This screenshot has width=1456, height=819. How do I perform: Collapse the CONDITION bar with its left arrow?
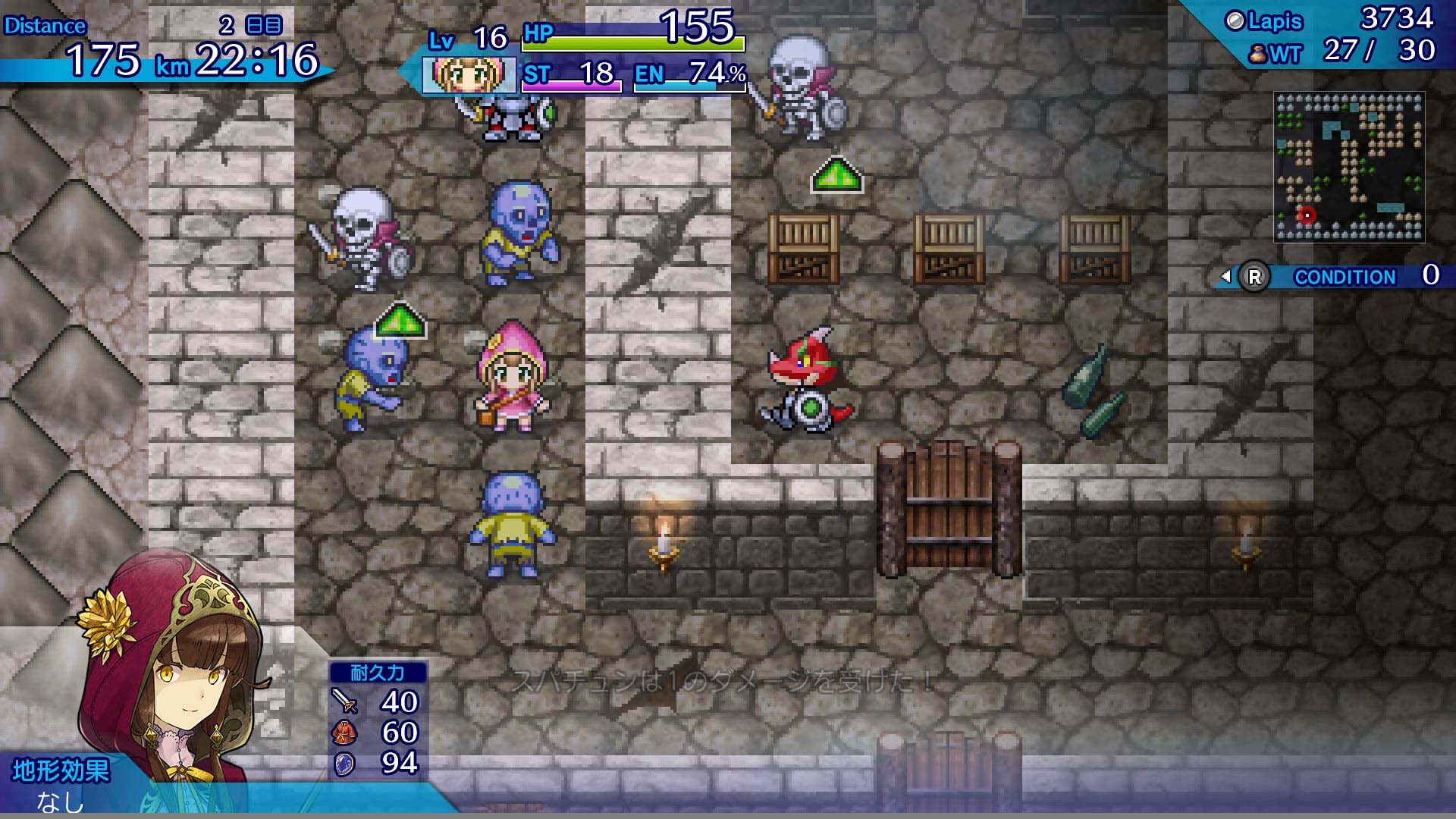[1226, 277]
